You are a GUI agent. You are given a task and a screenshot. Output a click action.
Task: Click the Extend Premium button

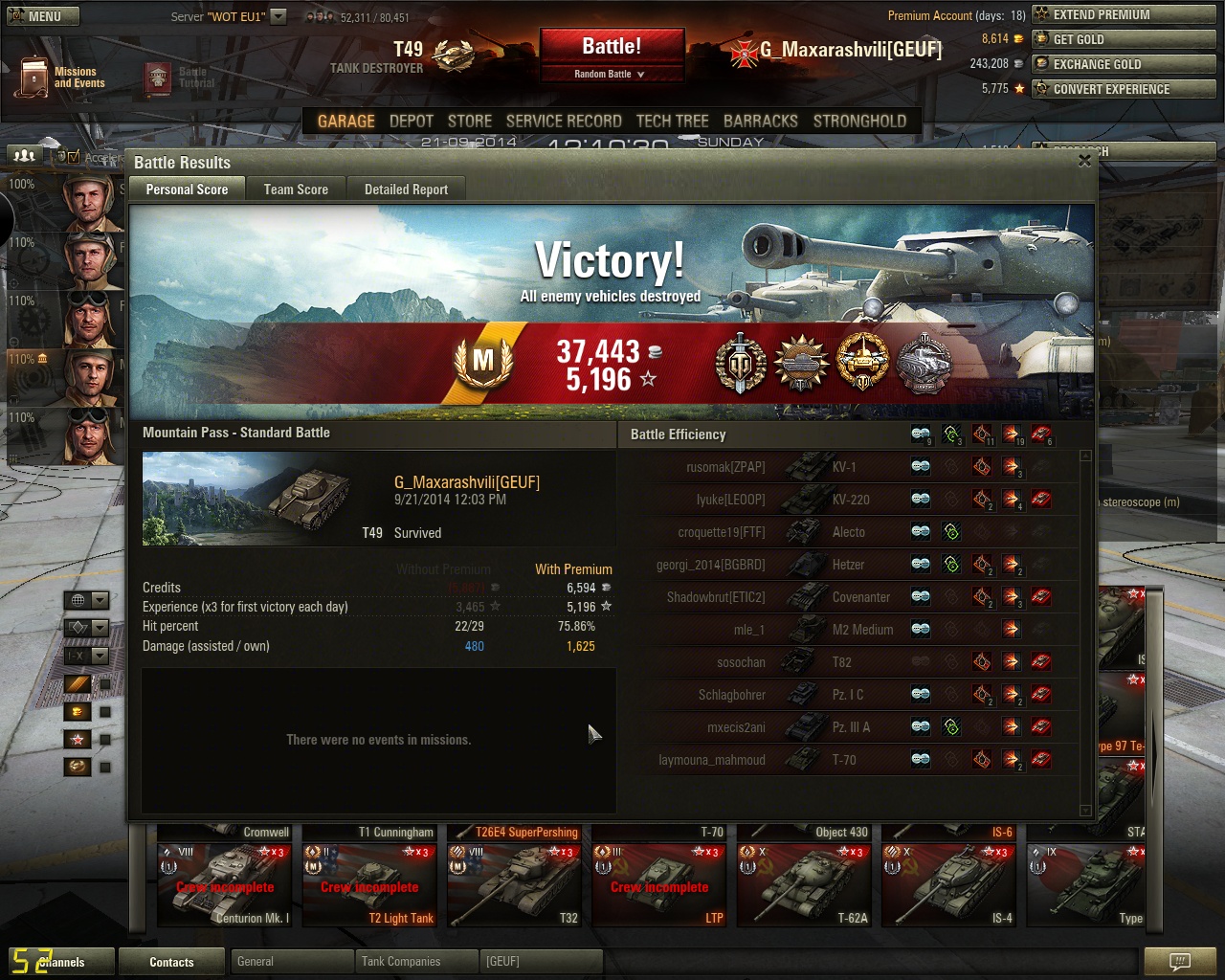(x=1124, y=14)
